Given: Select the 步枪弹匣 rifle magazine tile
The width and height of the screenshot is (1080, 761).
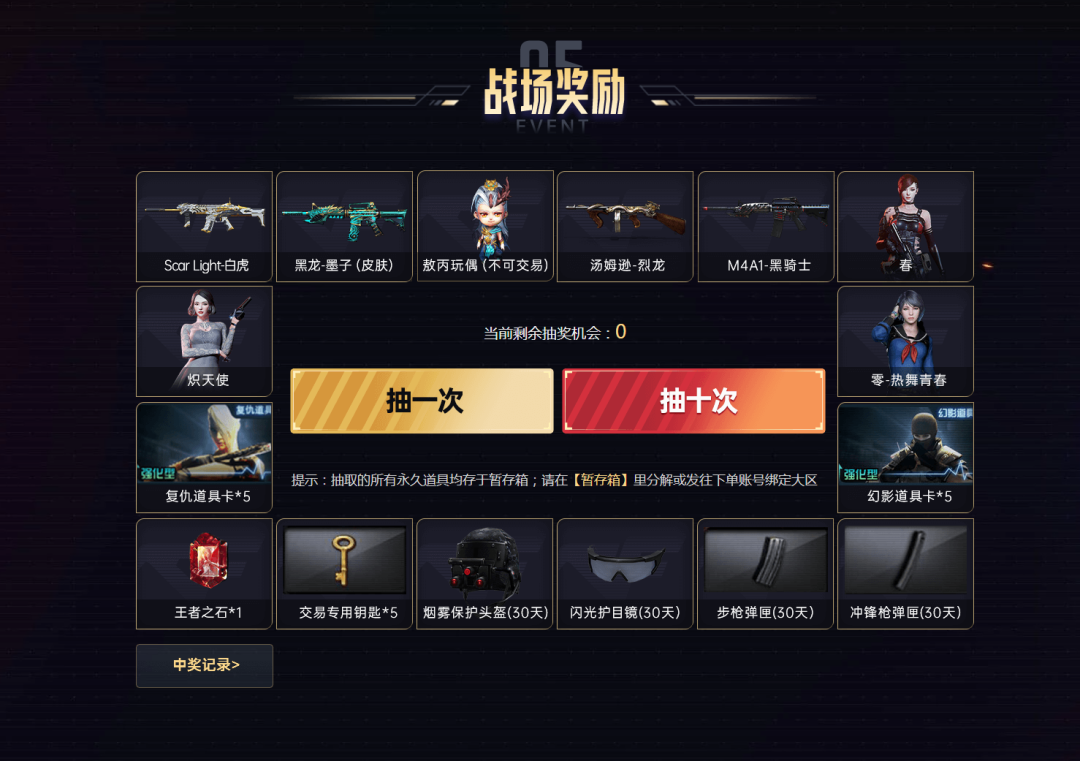Looking at the screenshot, I should 766,573.
